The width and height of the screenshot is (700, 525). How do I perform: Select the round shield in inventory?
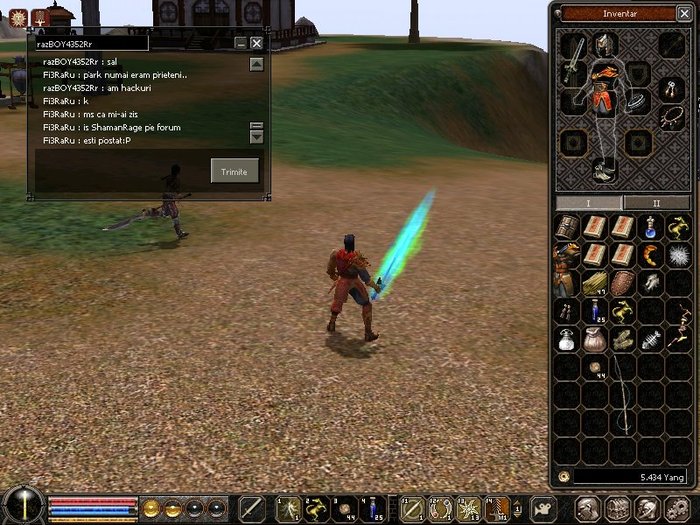point(624,283)
